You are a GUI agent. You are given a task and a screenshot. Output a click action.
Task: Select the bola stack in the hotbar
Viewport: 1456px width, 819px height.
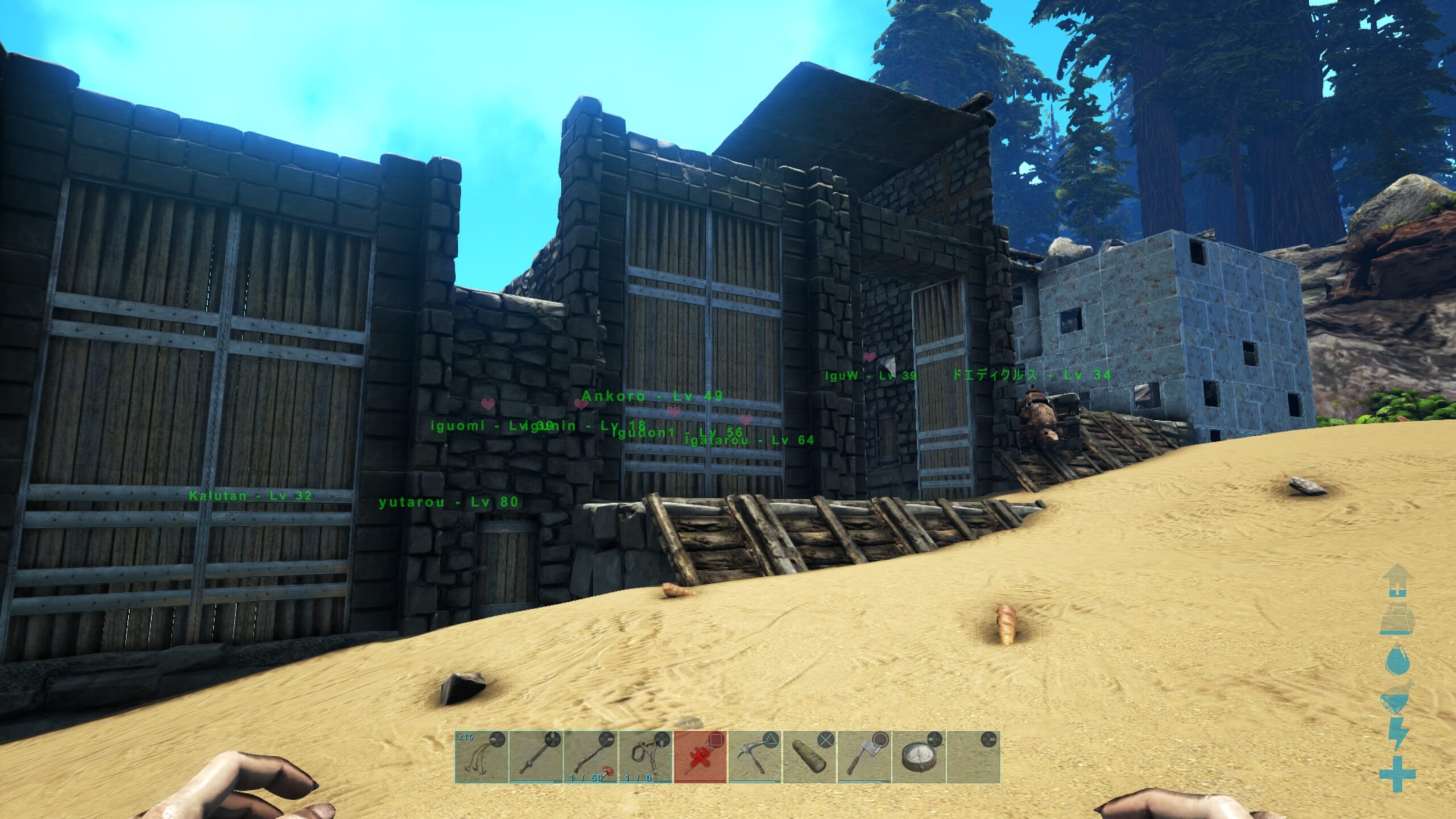point(481,757)
